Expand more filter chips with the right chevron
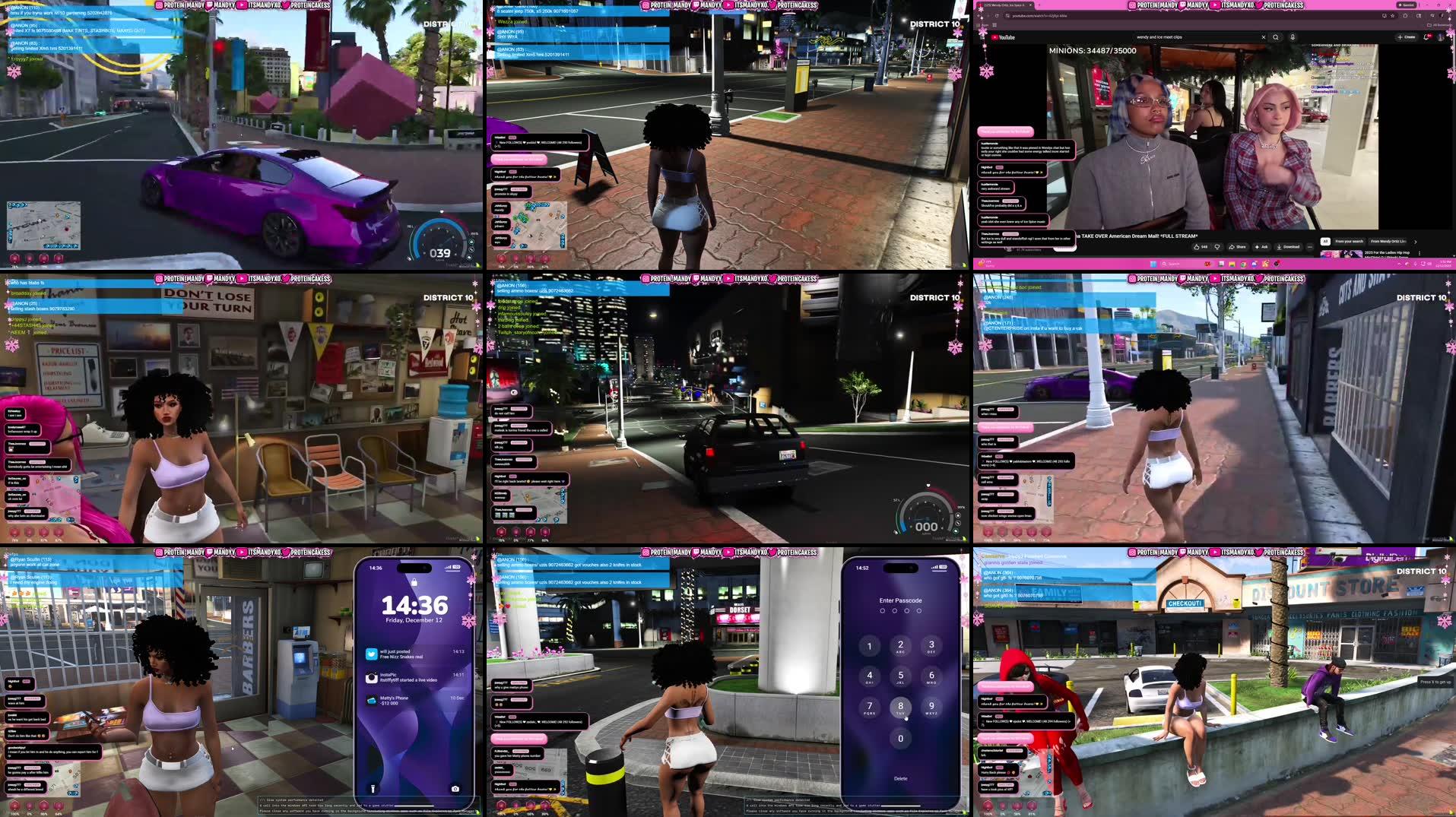 click(x=1416, y=241)
